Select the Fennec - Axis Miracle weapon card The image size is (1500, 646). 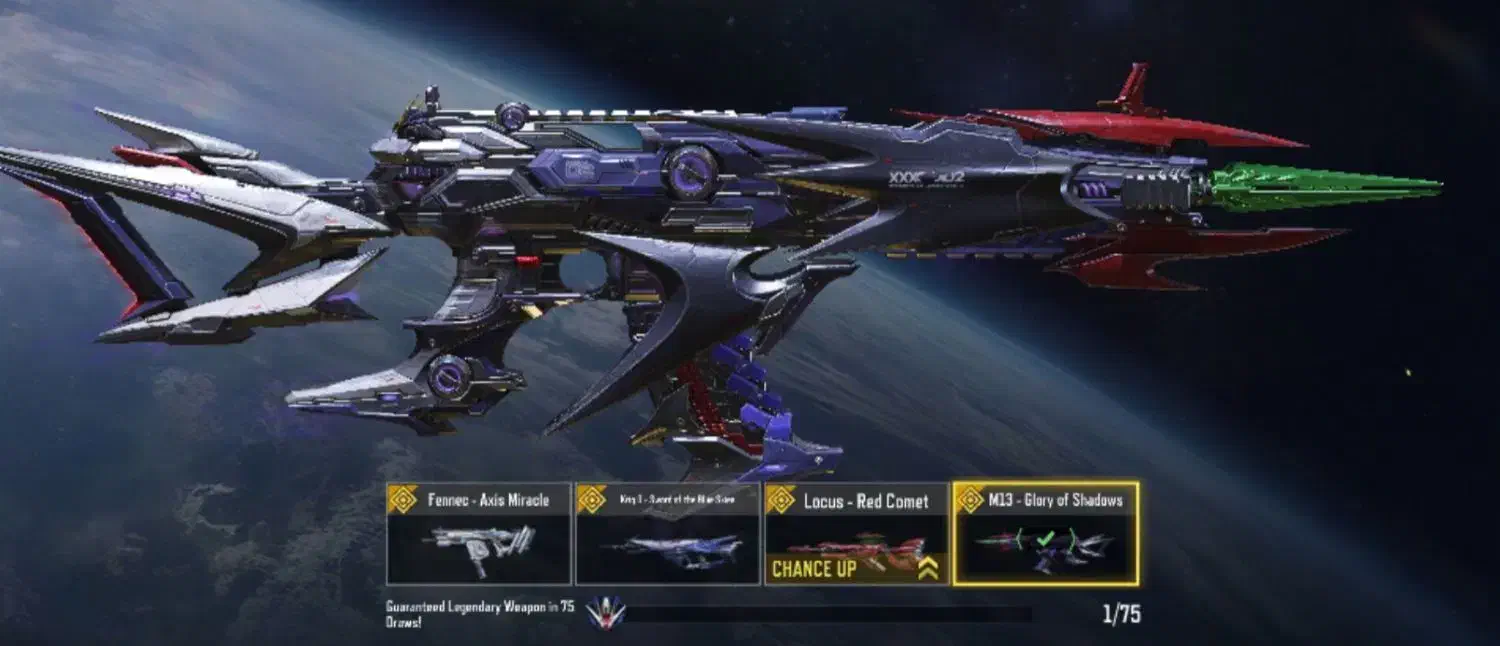(478, 534)
